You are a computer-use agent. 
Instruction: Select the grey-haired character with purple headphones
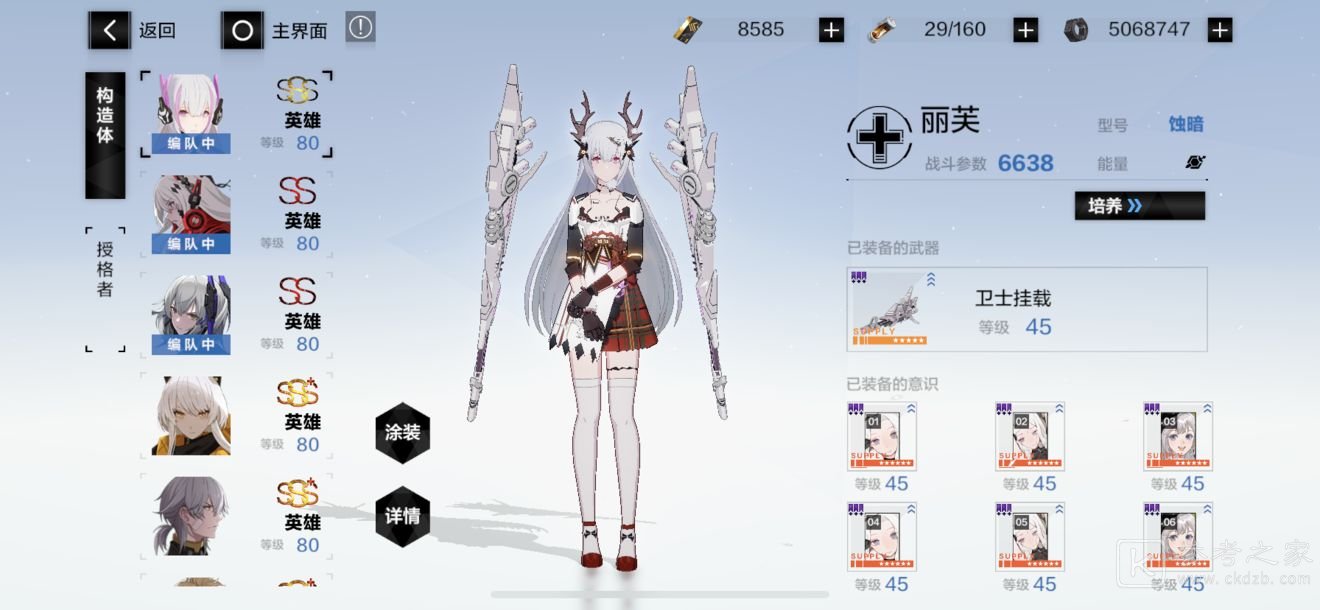(191, 315)
